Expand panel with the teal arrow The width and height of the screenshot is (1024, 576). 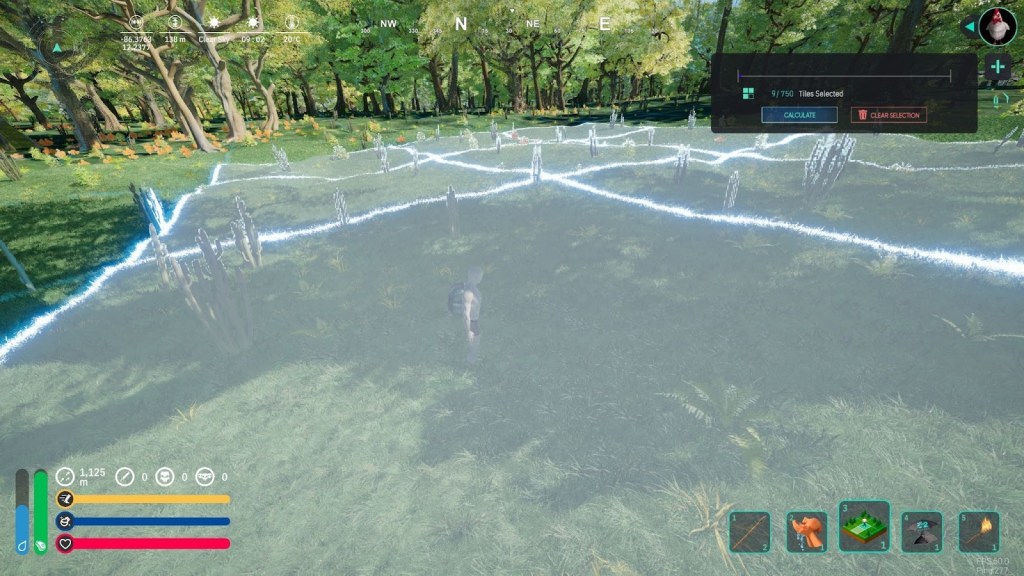point(968,27)
